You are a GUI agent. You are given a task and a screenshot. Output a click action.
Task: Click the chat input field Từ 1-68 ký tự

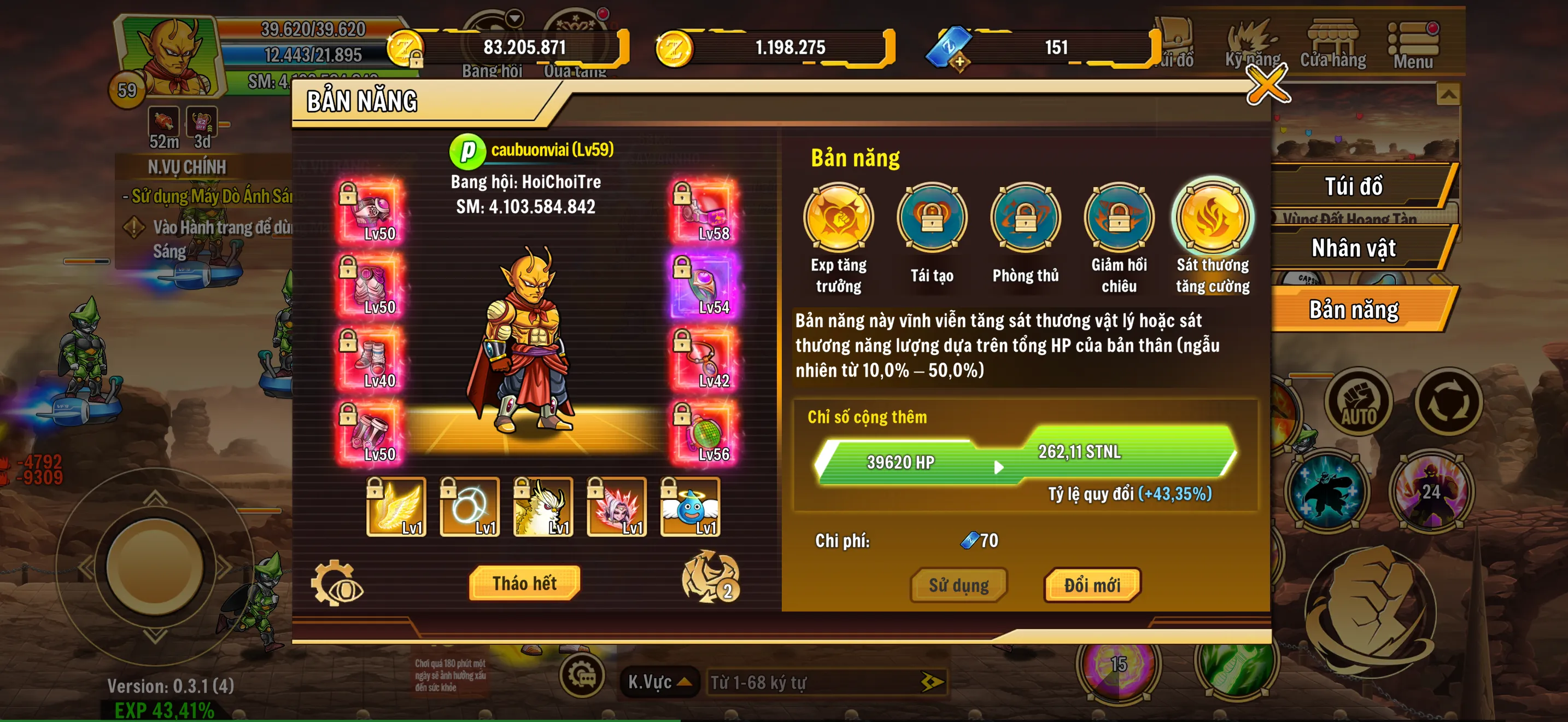click(x=810, y=682)
